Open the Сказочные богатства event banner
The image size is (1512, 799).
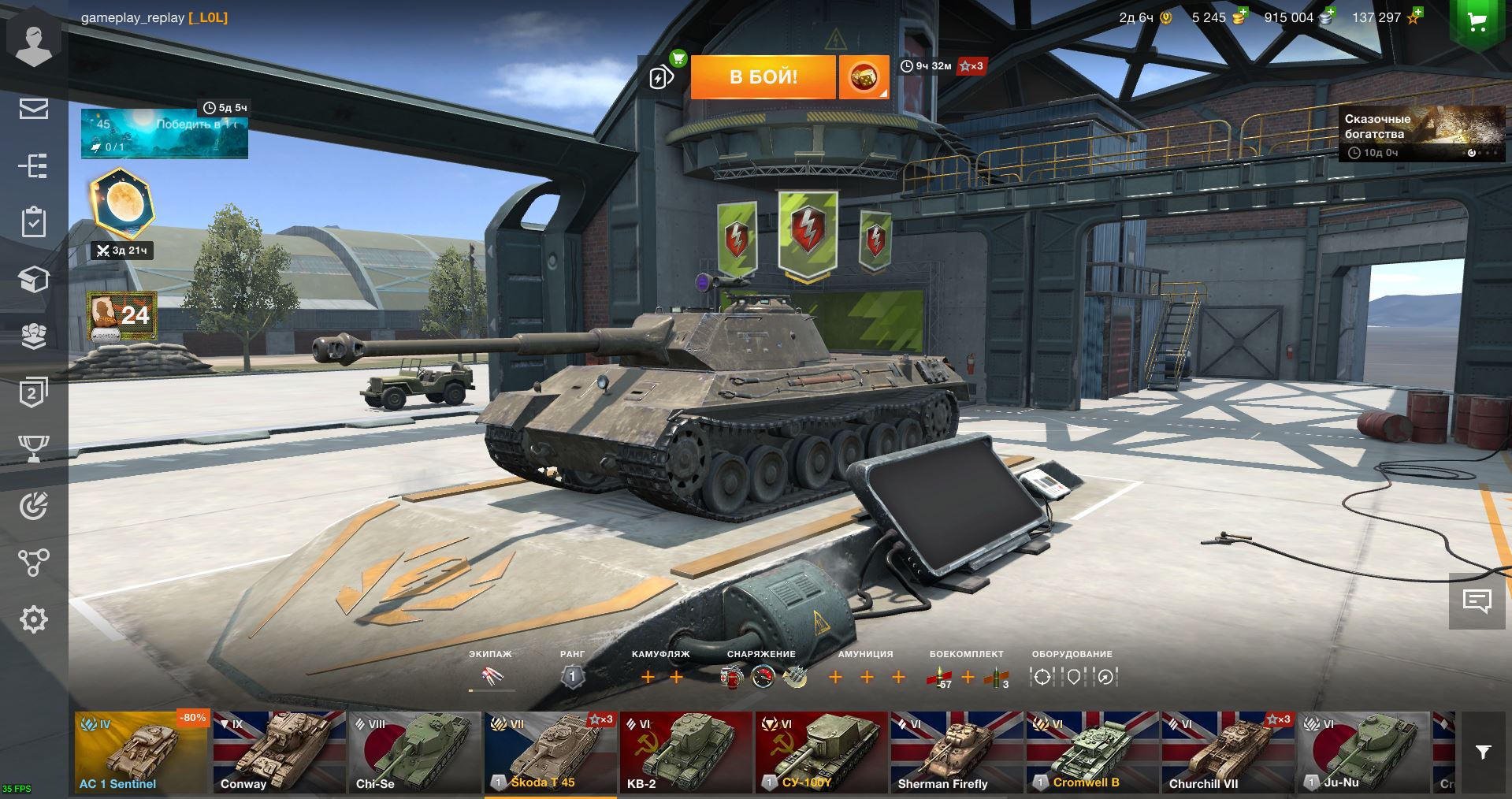[x=1421, y=133]
